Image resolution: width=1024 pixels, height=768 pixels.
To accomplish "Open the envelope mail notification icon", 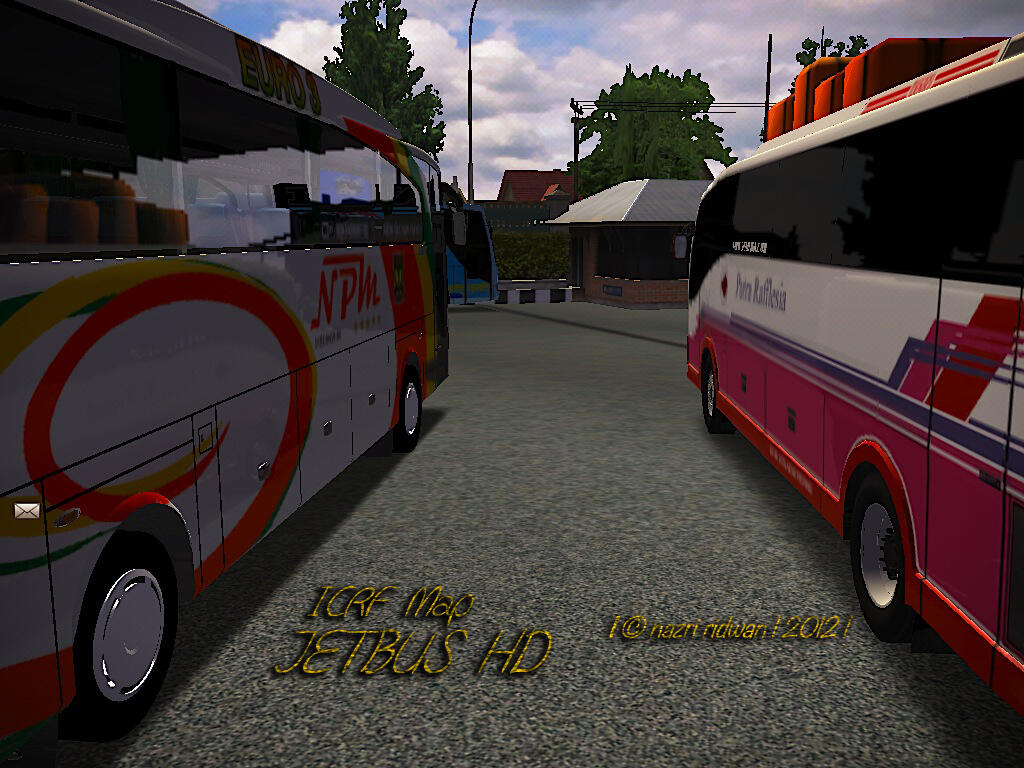I will (26, 511).
